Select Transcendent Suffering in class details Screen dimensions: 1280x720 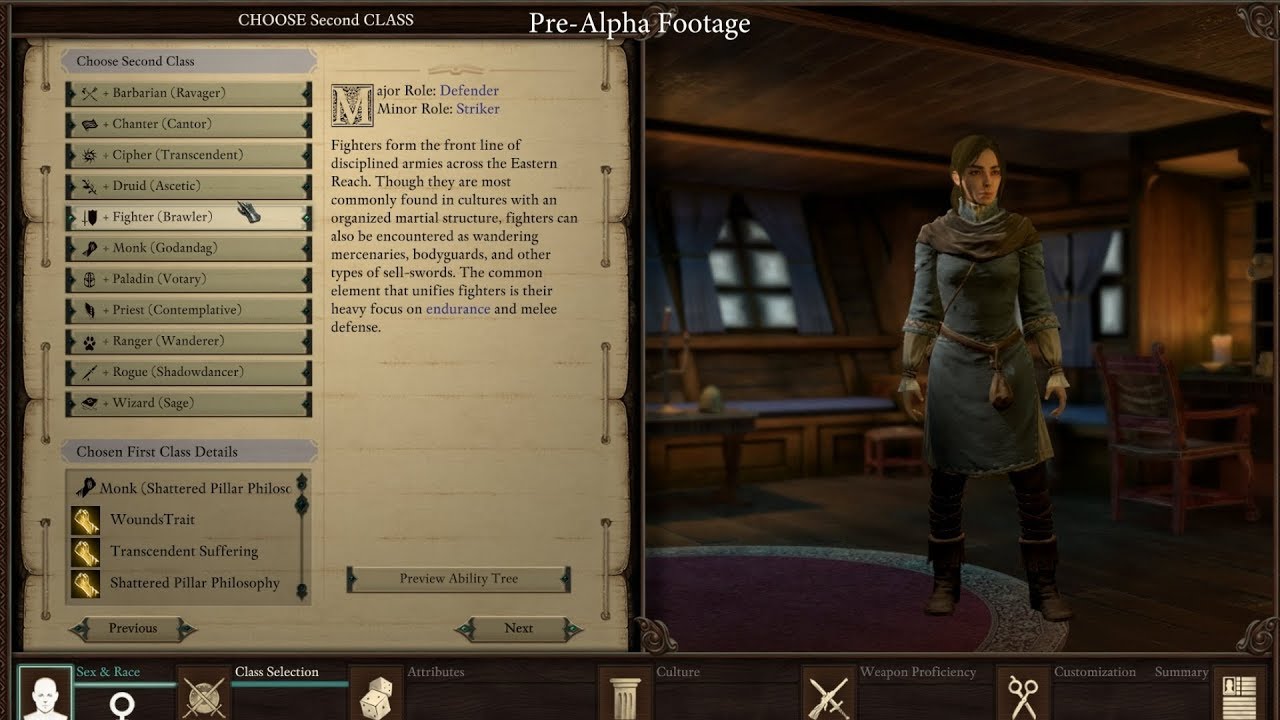point(183,552)
